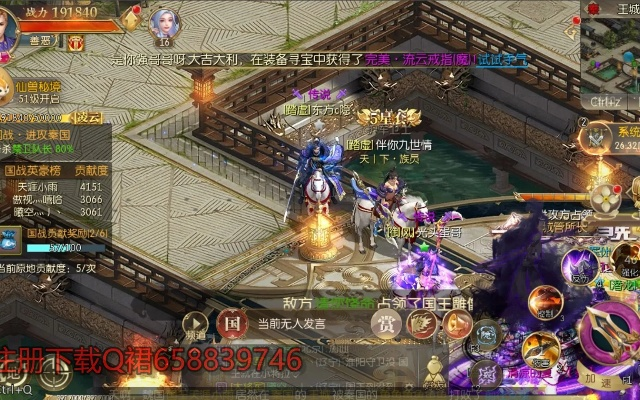Select the female companion portrait level 16
This screenshot has width=640, height=400.
click(163, 22)
